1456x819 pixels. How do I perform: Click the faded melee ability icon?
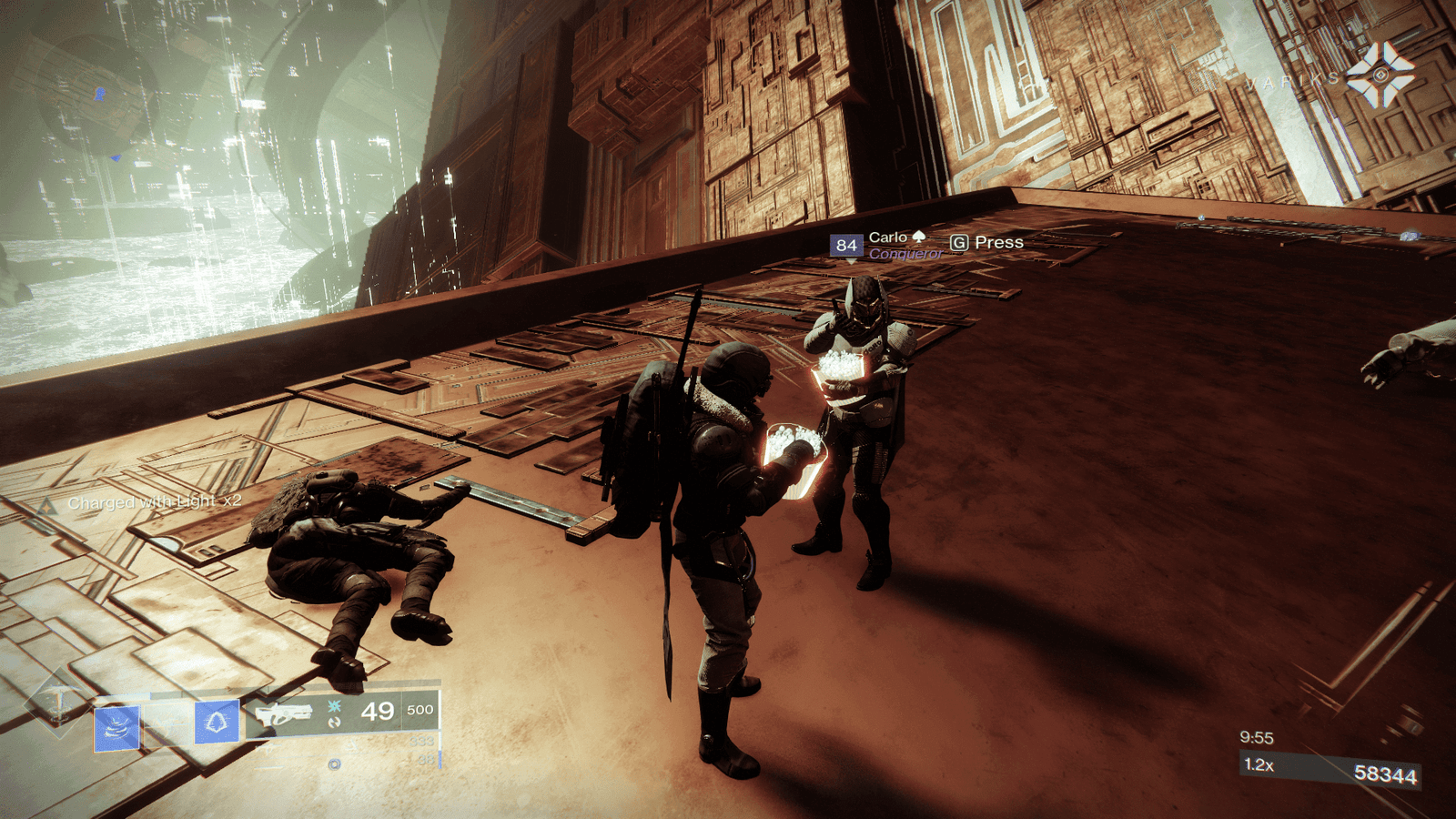(167, 725)
